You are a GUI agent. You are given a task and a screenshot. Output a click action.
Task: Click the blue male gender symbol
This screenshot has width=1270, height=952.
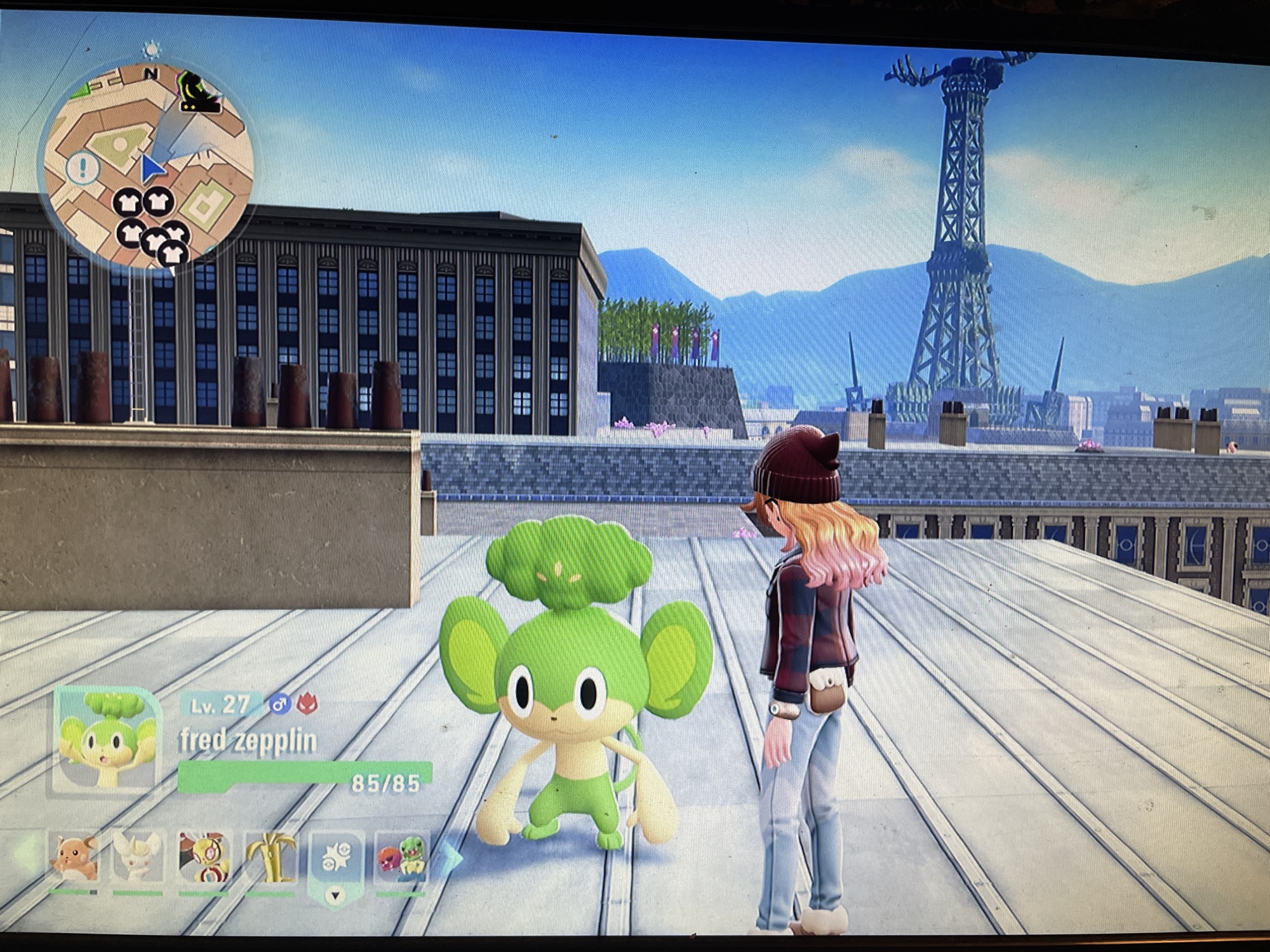point(278,704)
